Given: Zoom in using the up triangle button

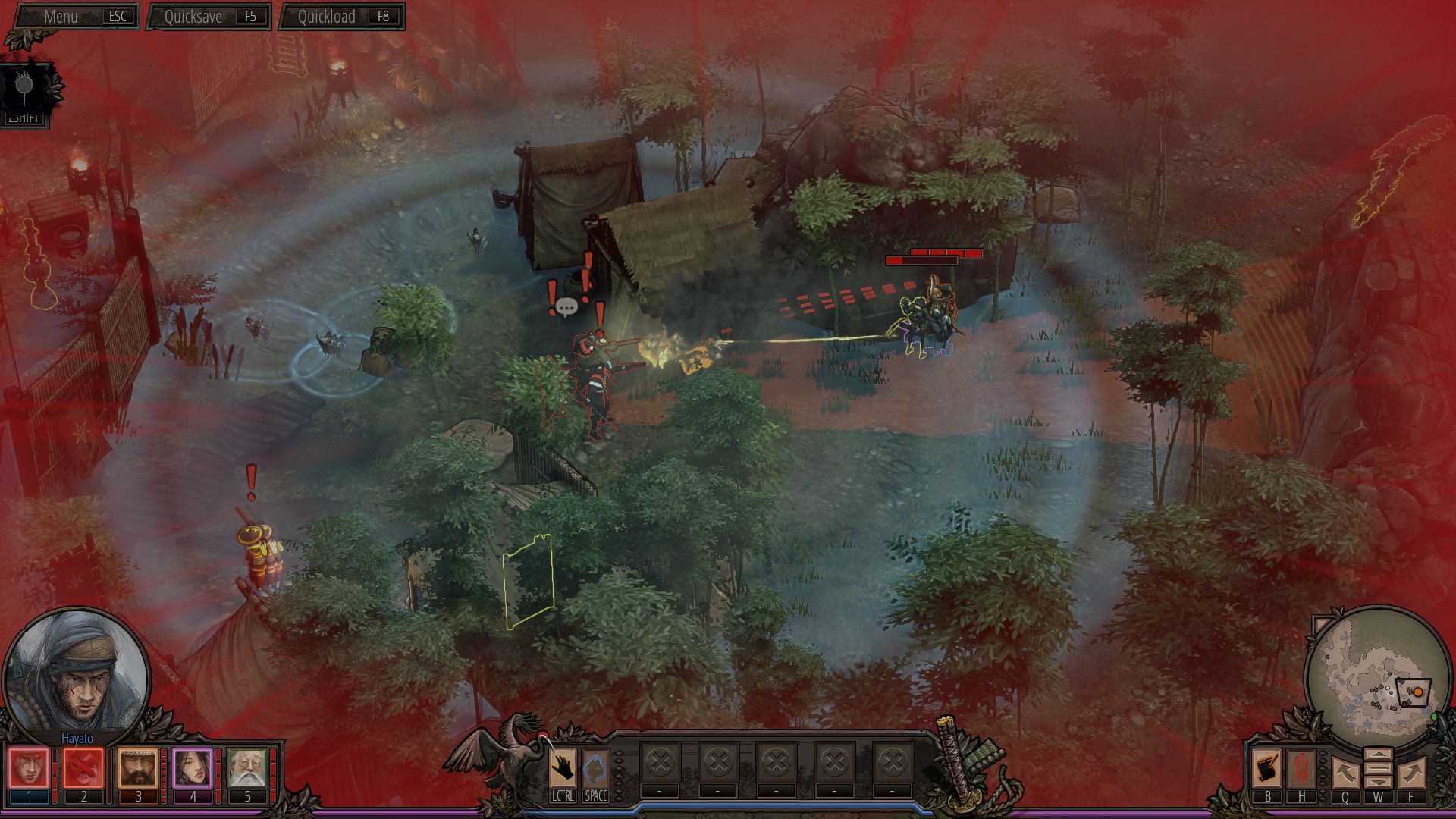Looking at the screenshot, I should pyautogui.click(x=1378, y=755).
